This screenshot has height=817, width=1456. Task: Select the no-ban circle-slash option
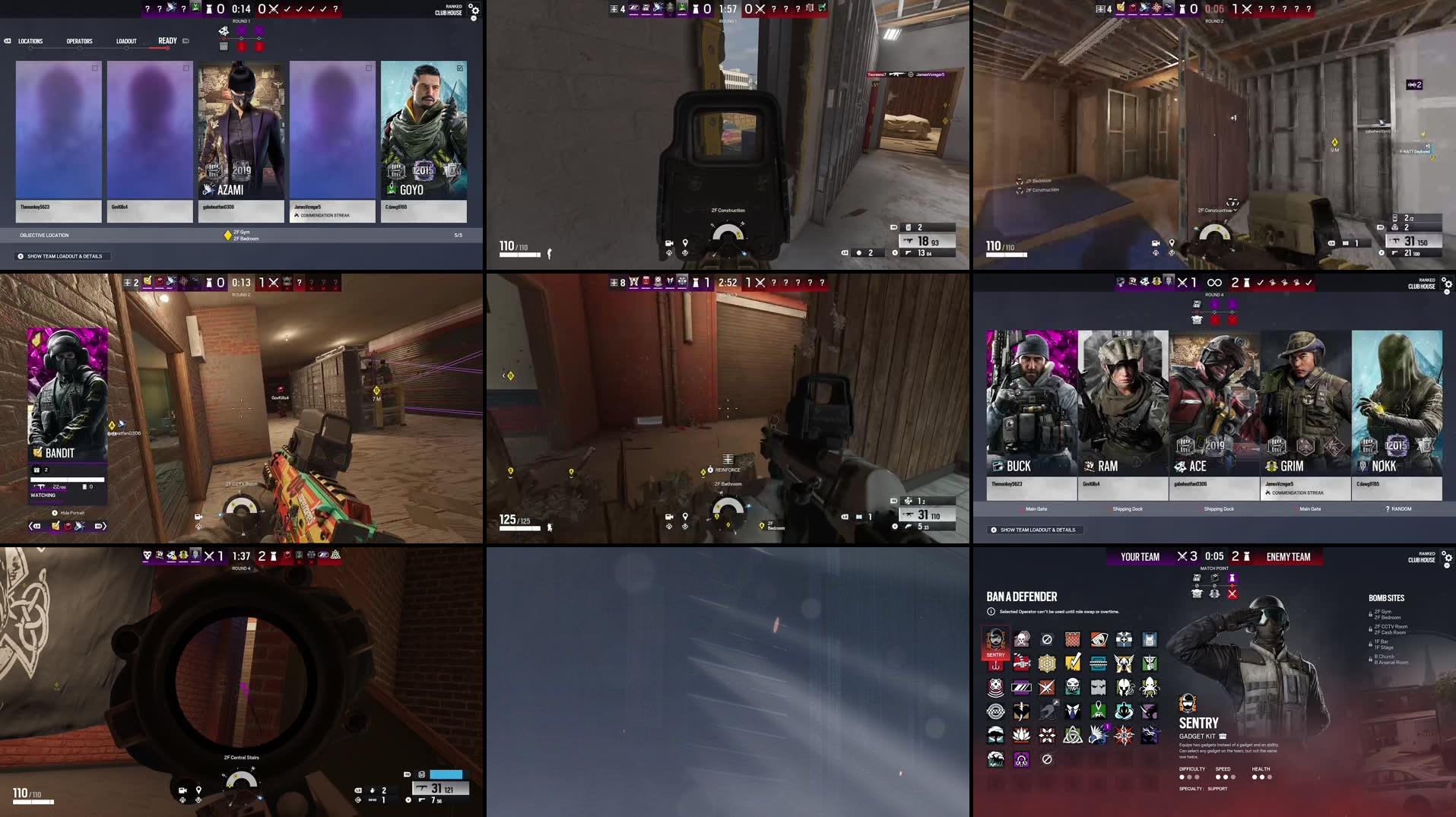1046,639
